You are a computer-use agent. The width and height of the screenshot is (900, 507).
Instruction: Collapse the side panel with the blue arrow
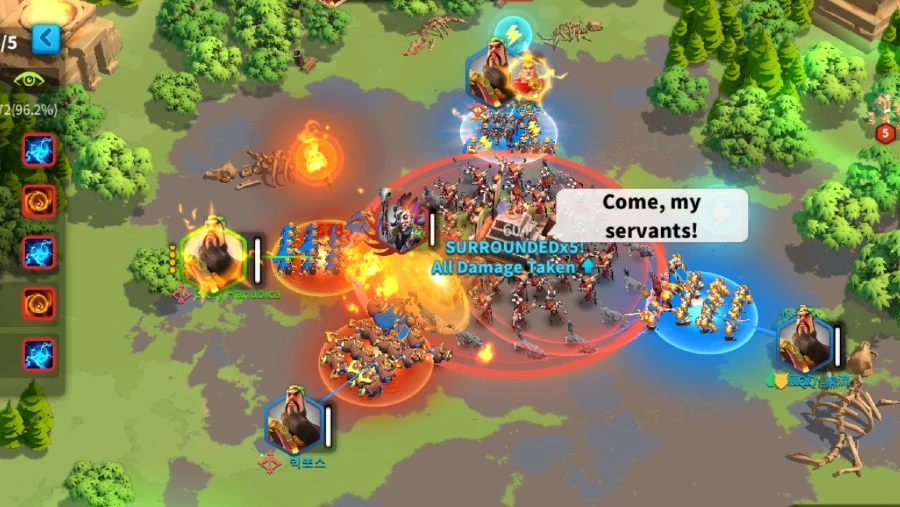point(46,39)
